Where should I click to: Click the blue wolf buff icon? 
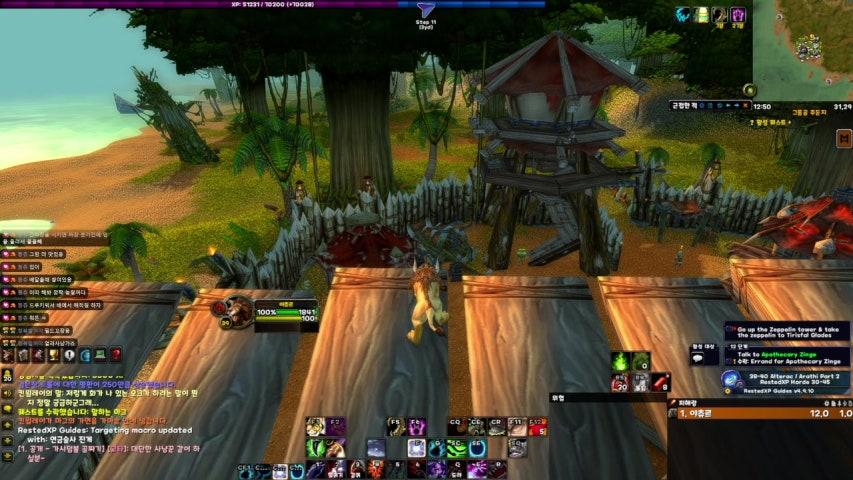tap(684, 15)
